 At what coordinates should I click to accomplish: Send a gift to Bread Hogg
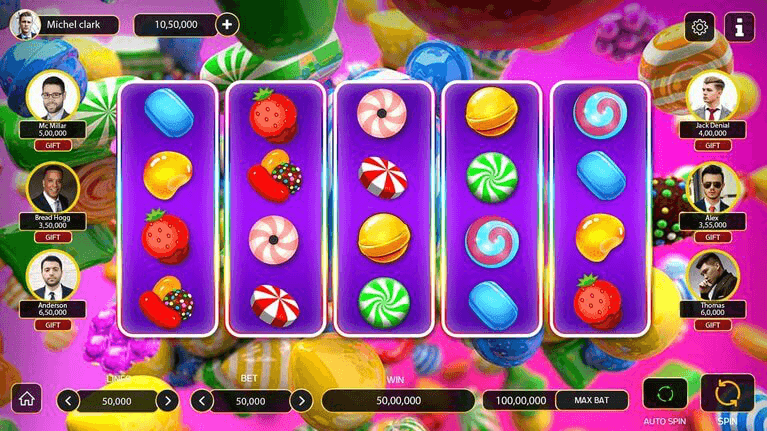(53, 237)
